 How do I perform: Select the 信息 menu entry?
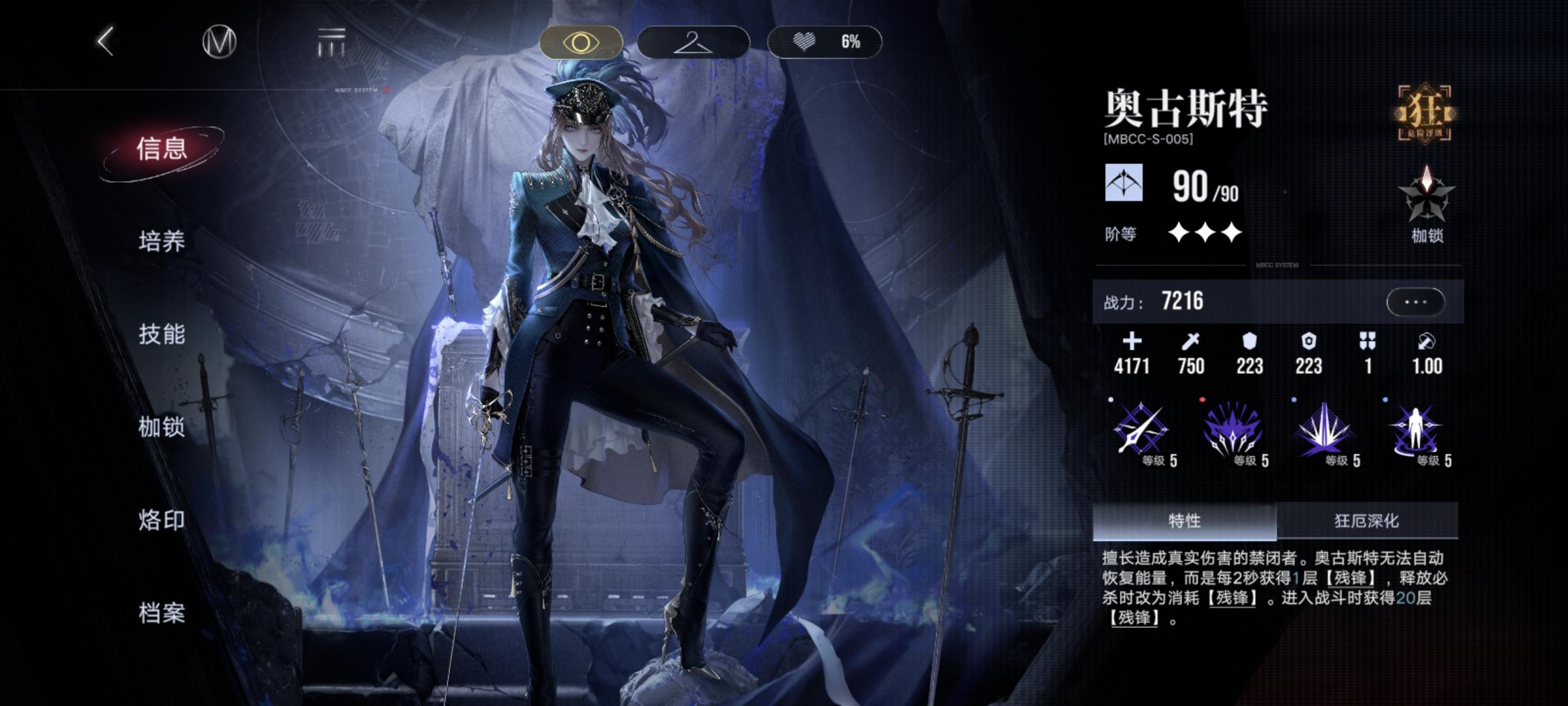click(x=161, y=149)
